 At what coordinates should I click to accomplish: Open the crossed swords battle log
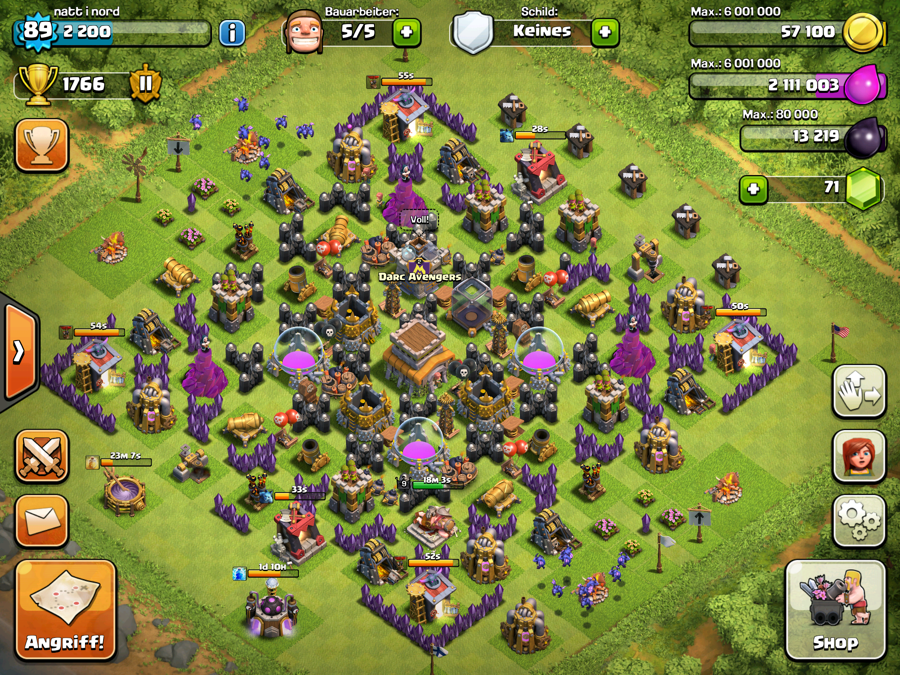click(42, 456)
